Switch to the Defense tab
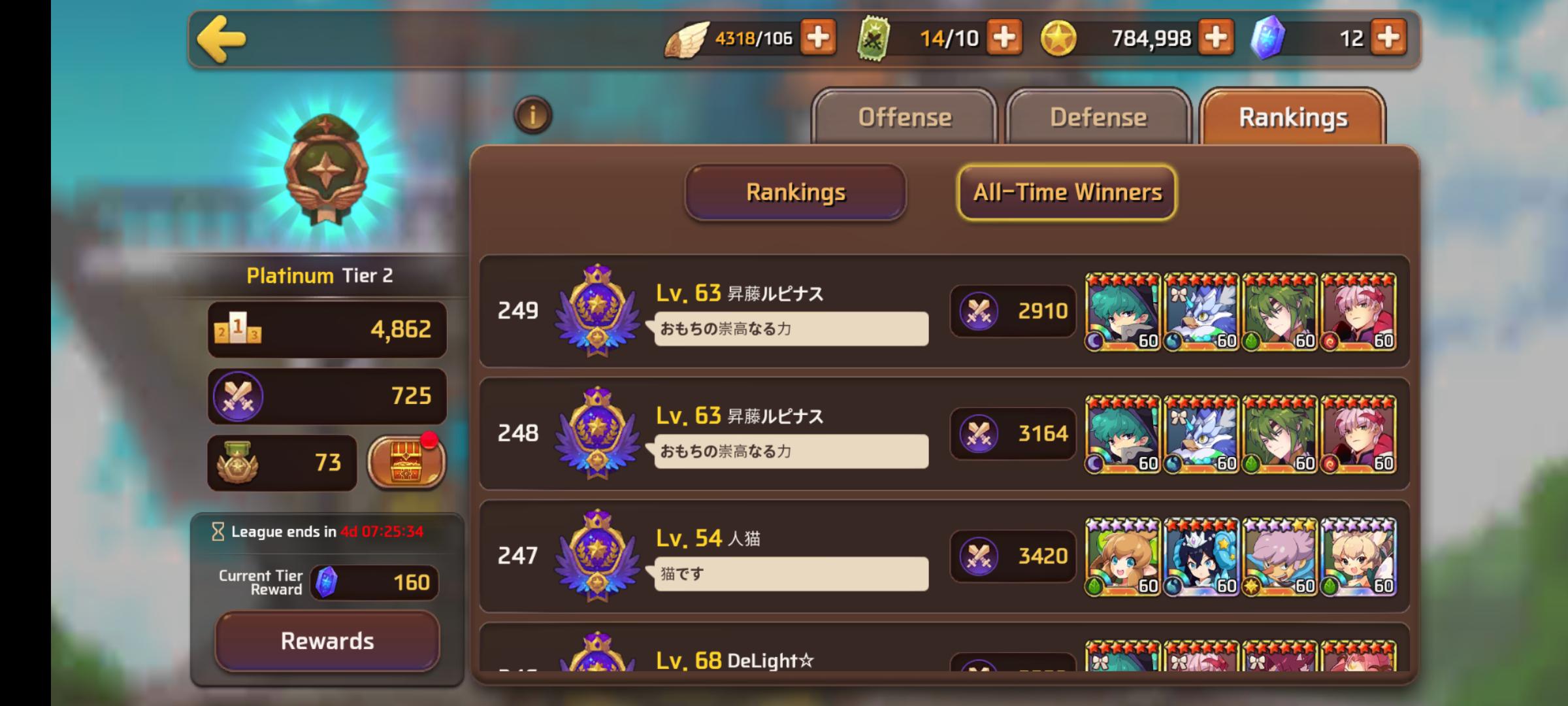This screenshot has height=706, width=1568. click(x=1097, y=116)
